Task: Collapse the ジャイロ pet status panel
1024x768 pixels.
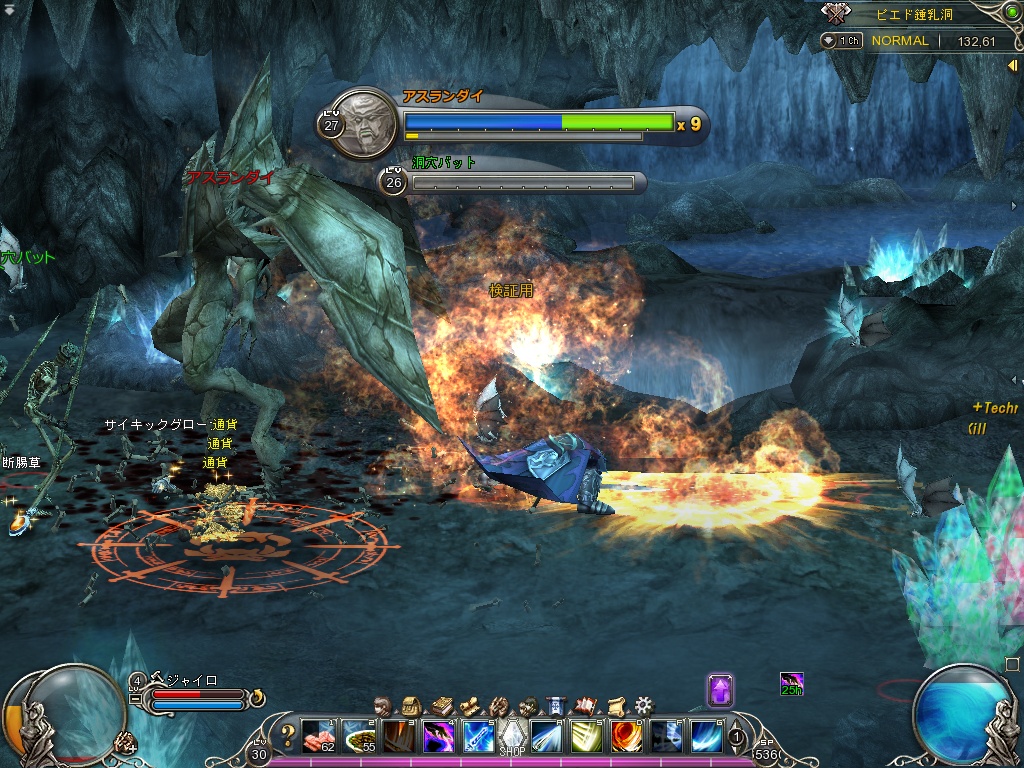Action: pos(135,699)
